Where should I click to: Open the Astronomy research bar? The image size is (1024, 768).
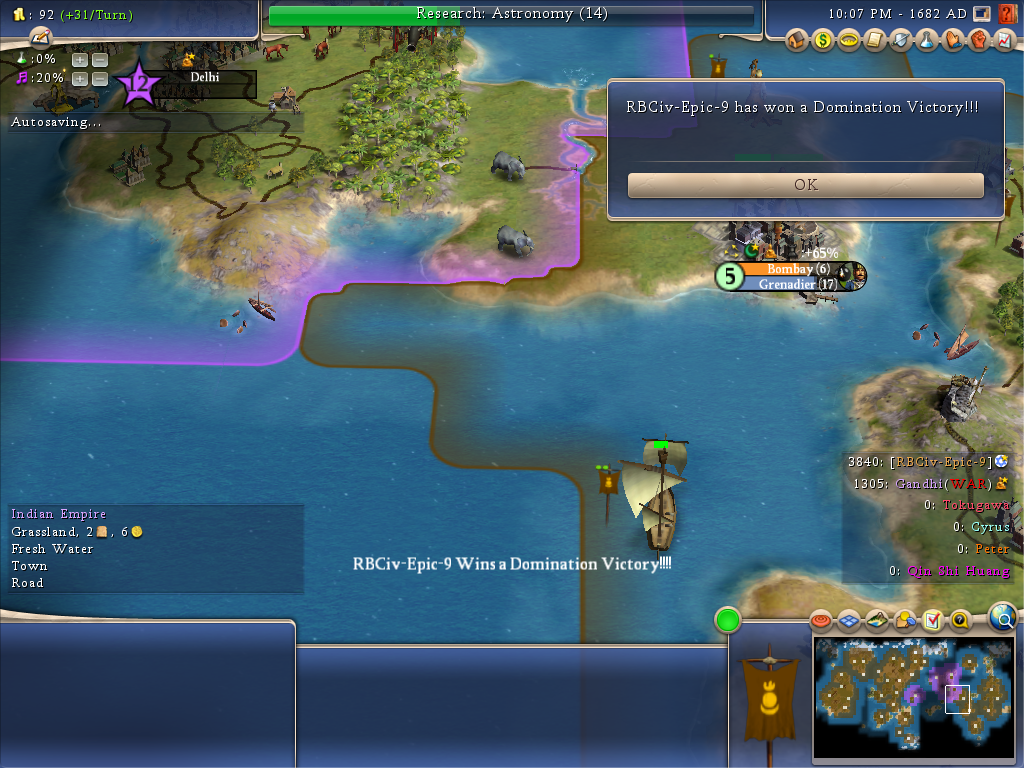(x=511, y=14)
